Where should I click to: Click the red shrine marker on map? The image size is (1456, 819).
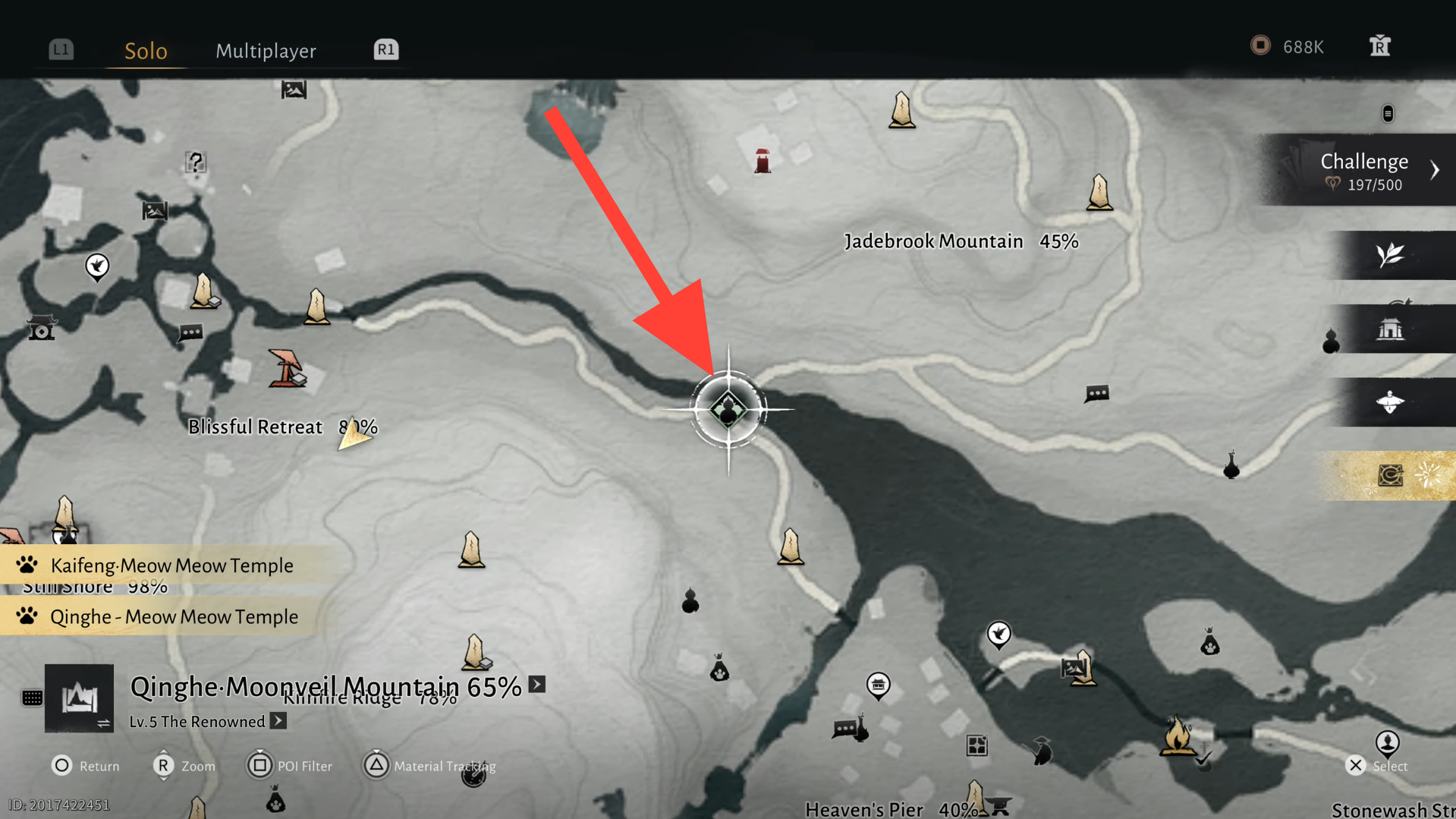point(763,161)
